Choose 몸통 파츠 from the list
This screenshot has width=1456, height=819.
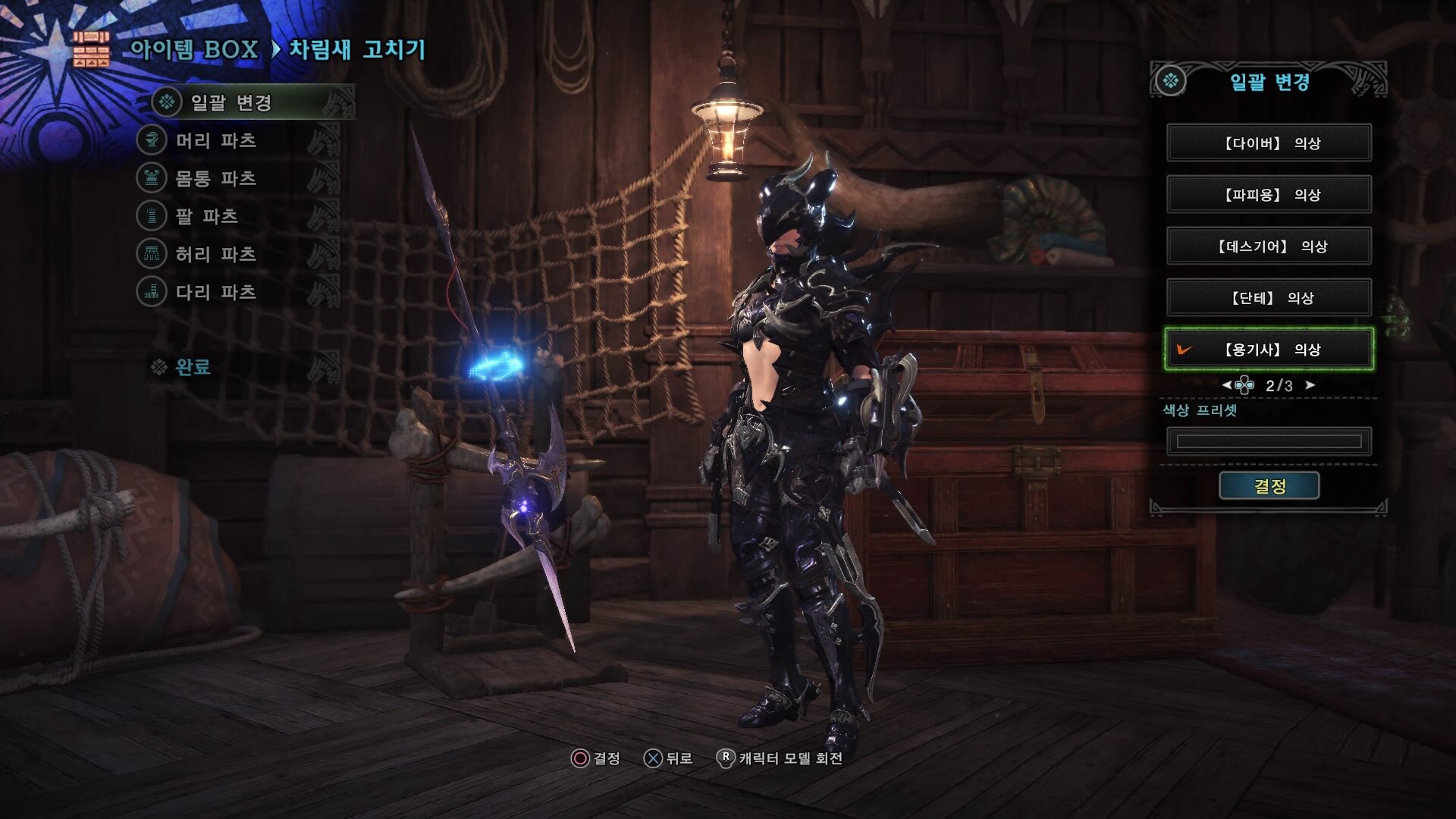tap(215, 178)
